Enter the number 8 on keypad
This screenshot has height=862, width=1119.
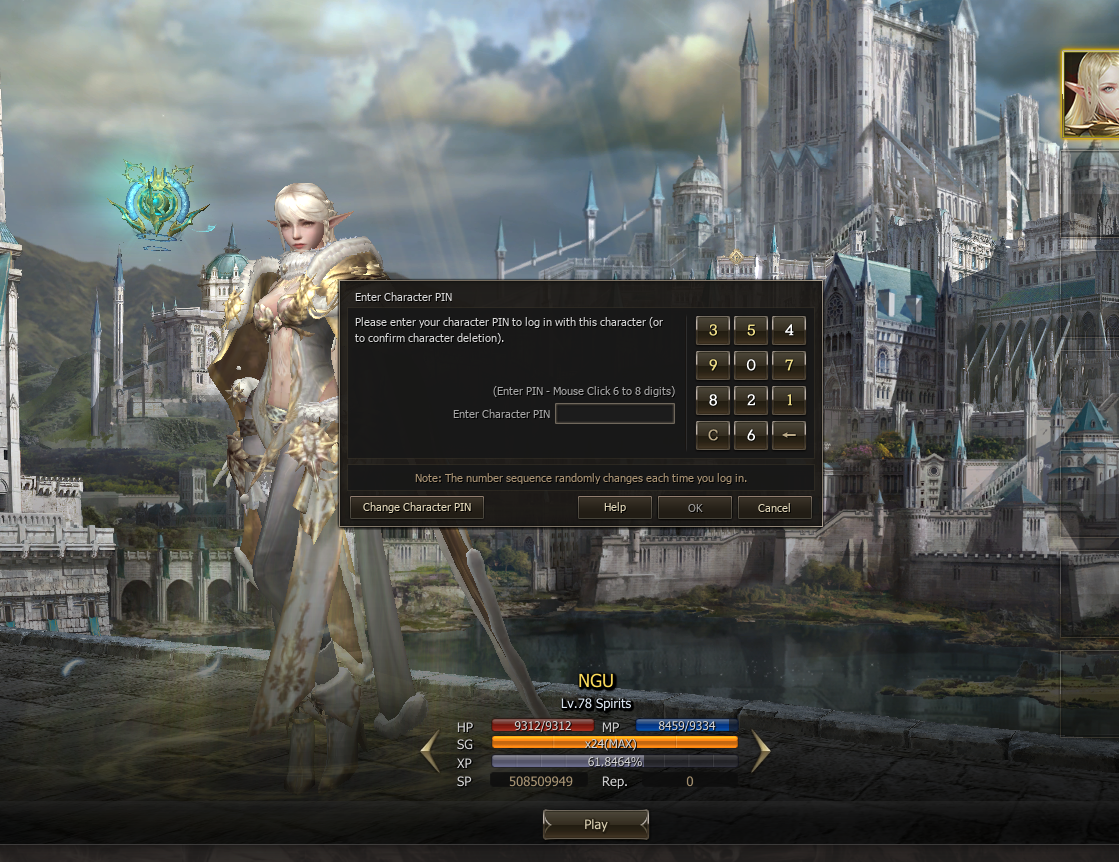[713, 400]
